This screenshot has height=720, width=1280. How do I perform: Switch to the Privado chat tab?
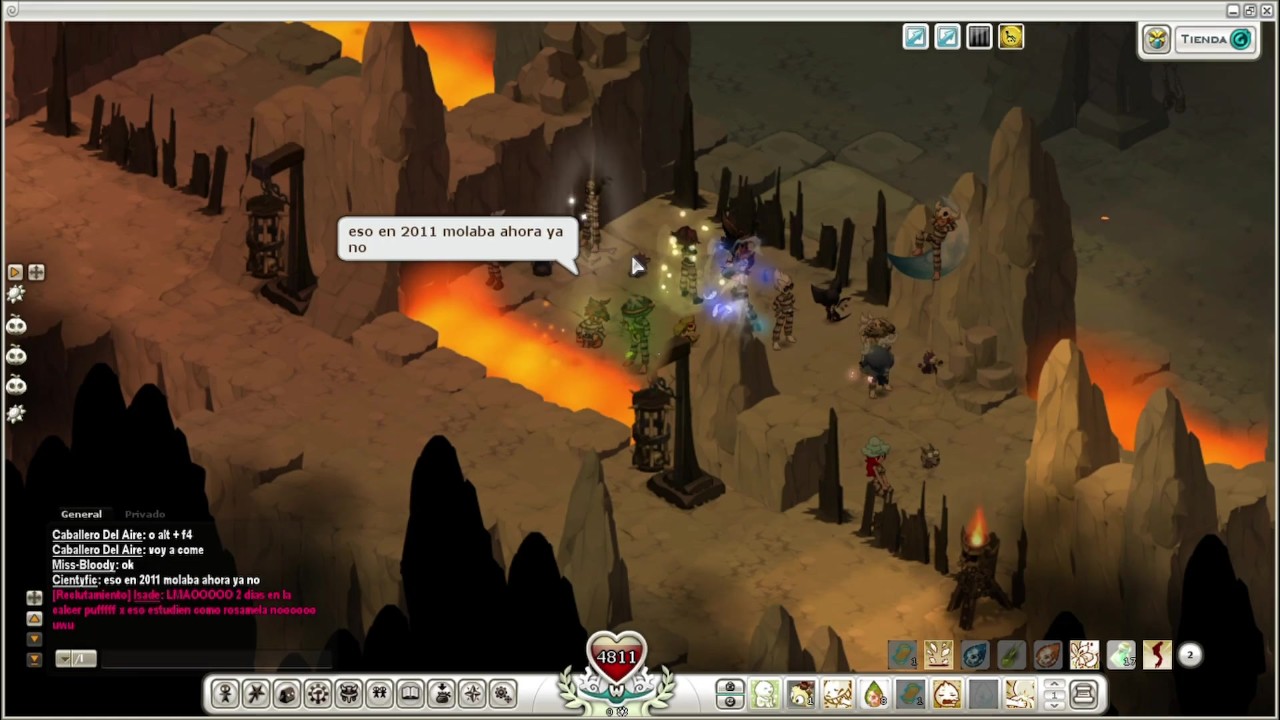(144, 514)
